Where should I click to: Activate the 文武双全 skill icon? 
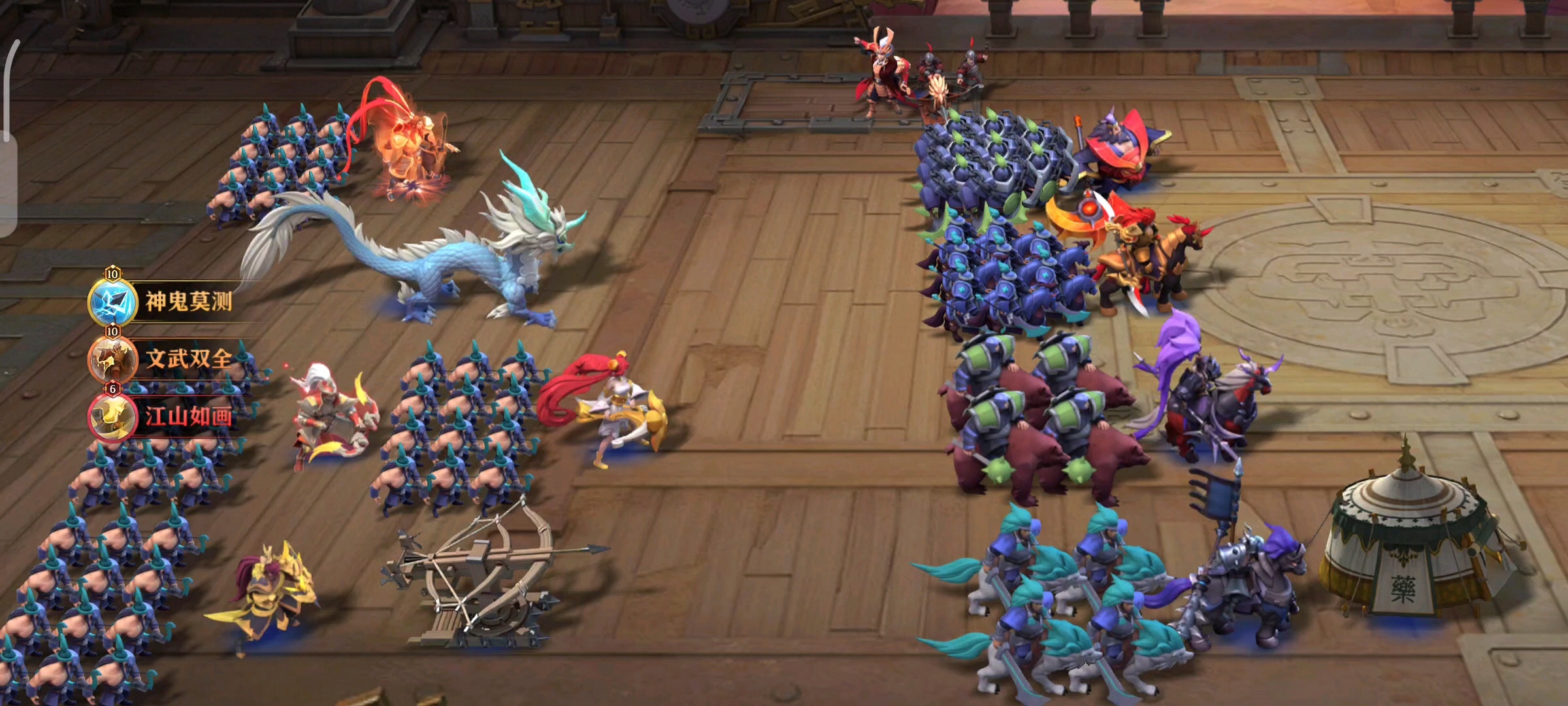tap(112, 360)
